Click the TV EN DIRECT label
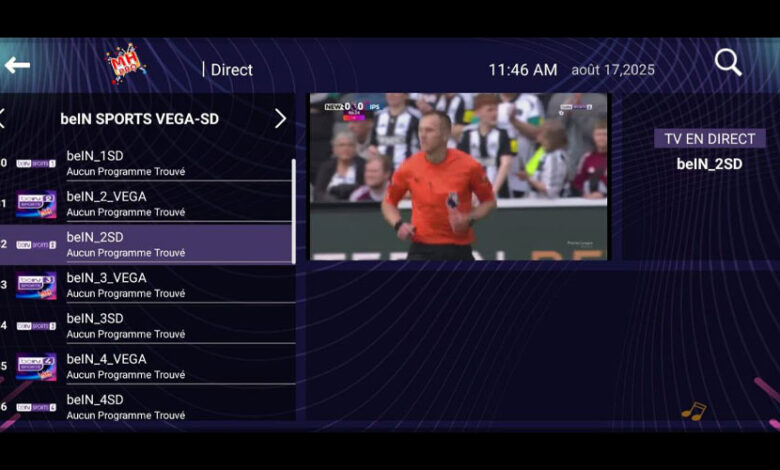The image size is (780, 470). point(709,138)
